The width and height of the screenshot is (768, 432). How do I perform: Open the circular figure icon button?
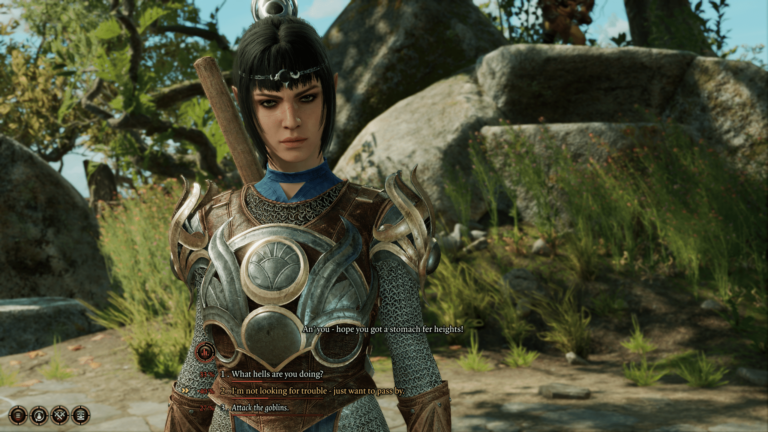click(x=39, y=414)
